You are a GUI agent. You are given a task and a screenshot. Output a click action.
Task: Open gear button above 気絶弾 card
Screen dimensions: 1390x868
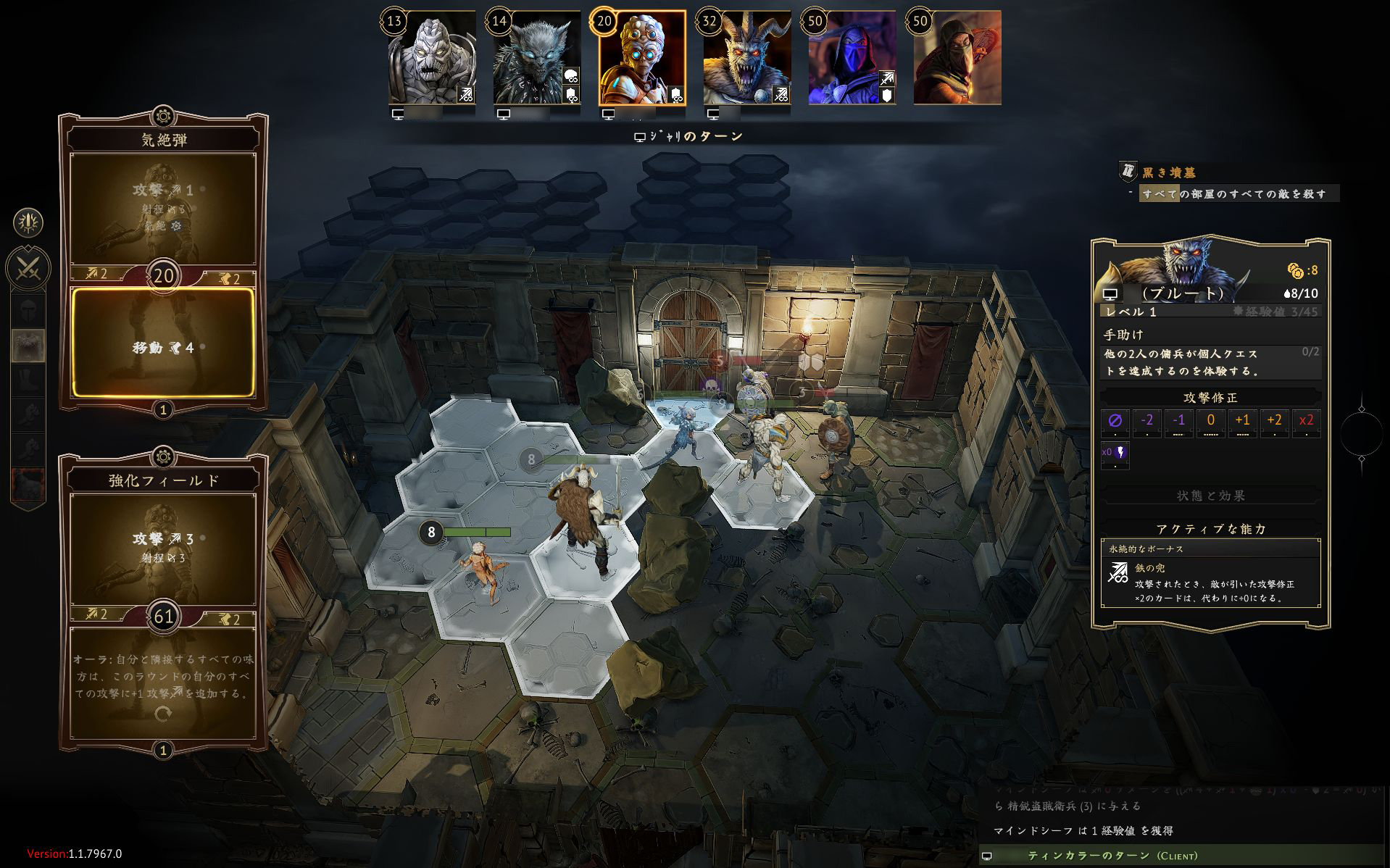163,116
